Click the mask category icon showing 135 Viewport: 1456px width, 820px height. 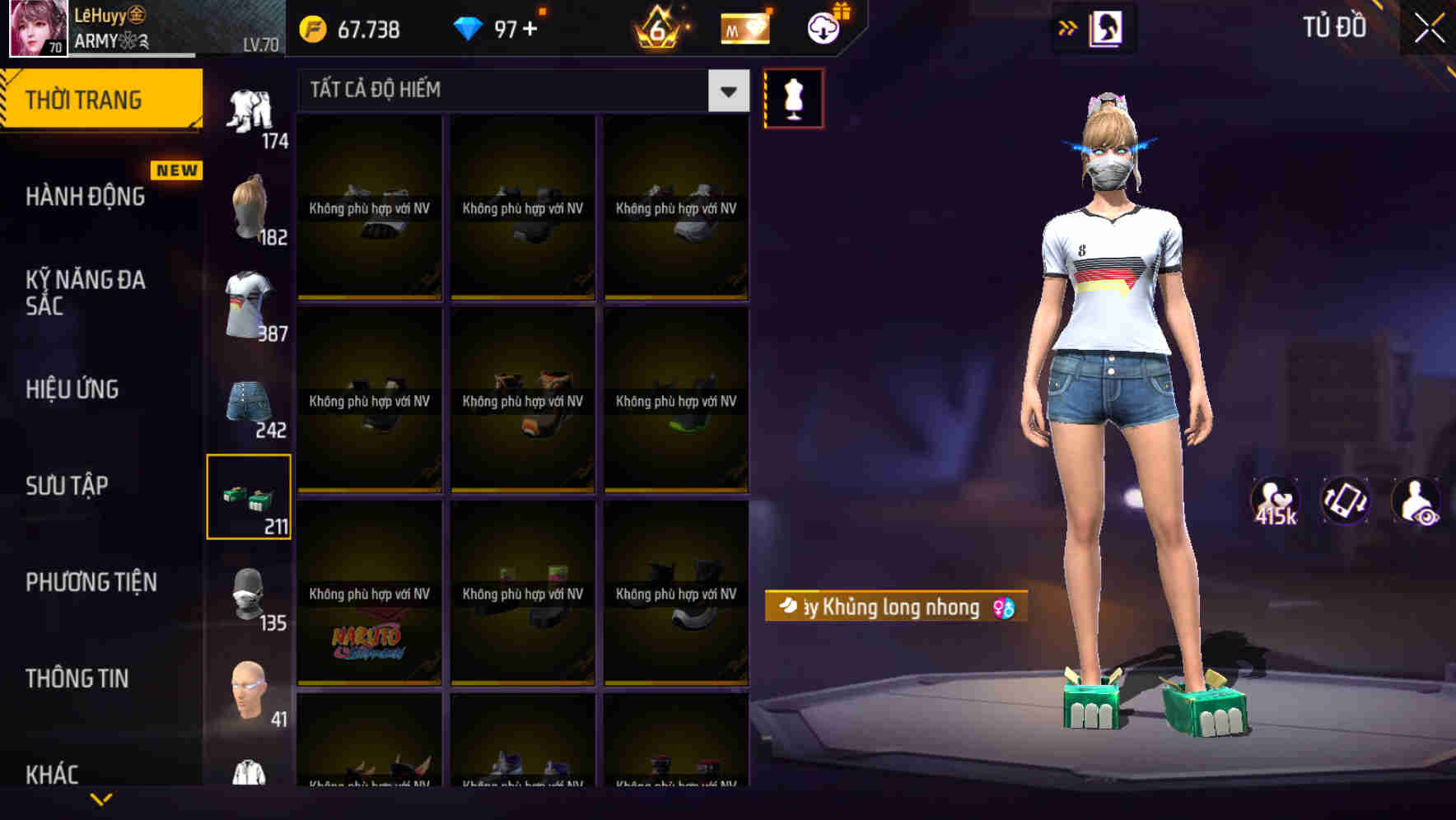250,591
